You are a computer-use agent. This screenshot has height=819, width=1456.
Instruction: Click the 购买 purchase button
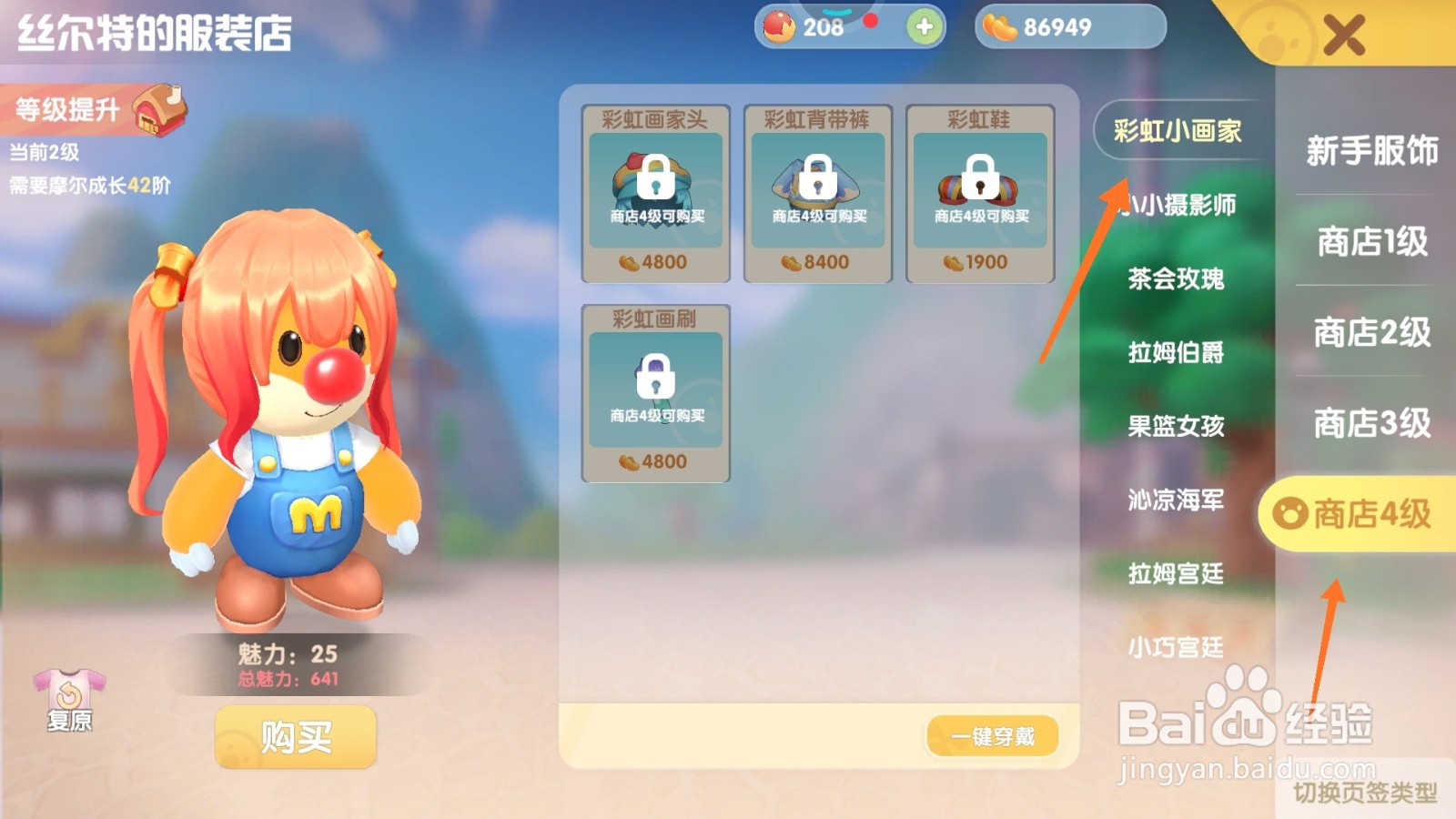[x=294, y=737]
